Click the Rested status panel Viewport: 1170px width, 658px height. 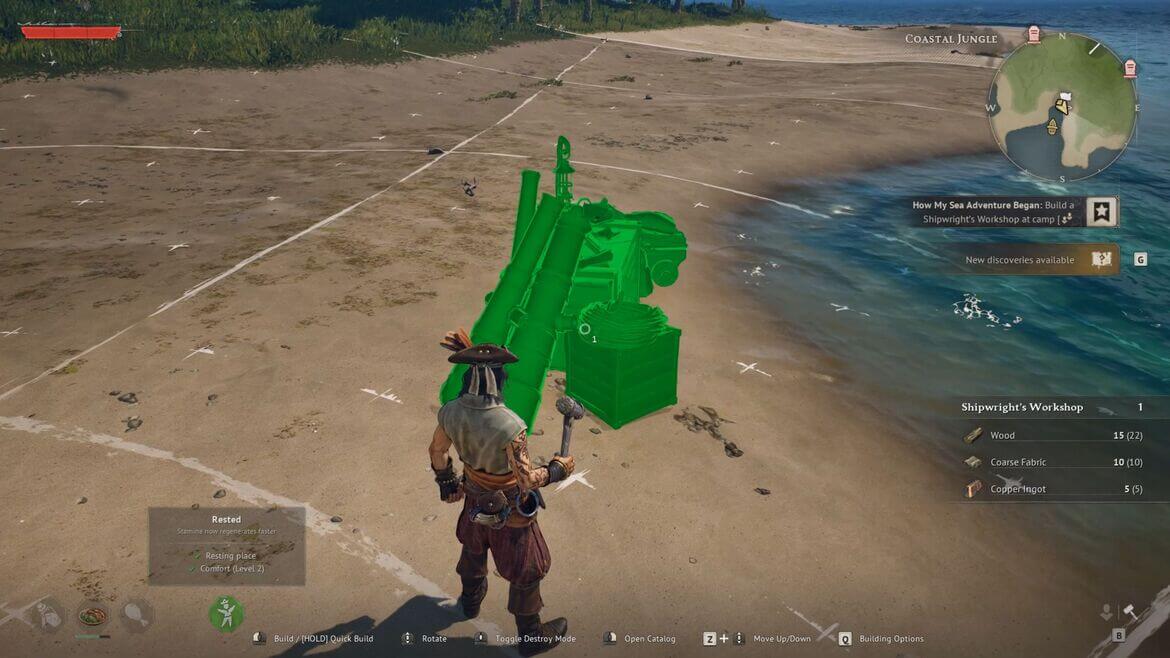click(226, 545)
